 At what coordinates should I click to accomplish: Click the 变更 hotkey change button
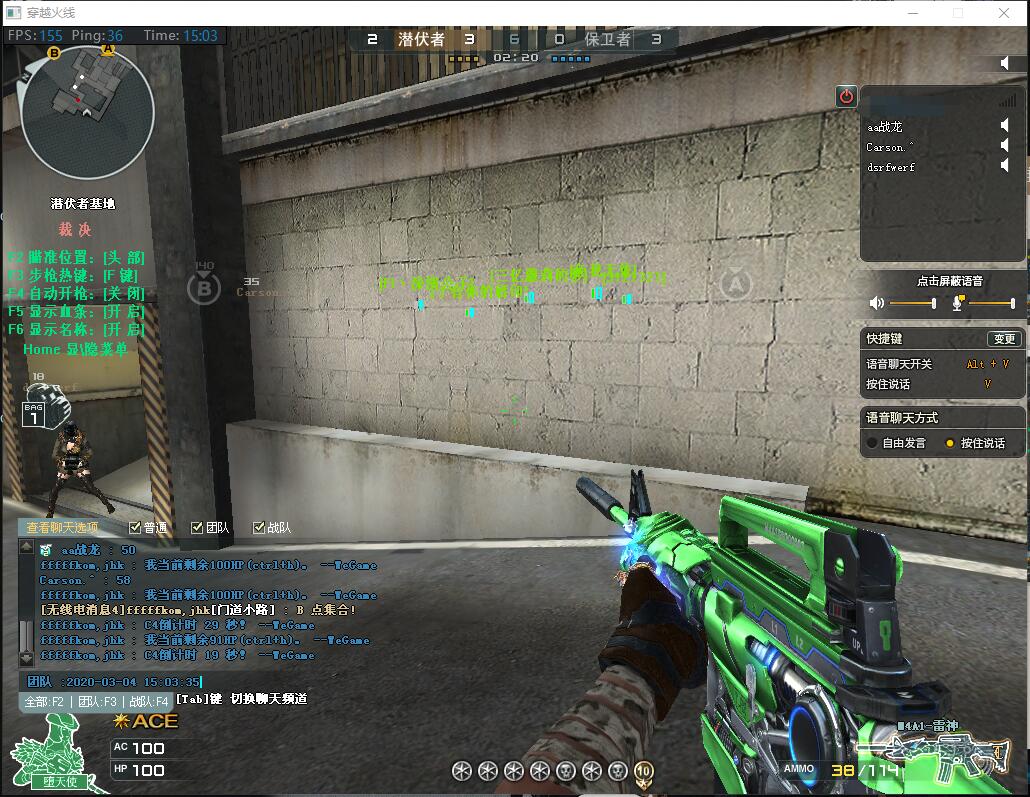coord(1003,339)
